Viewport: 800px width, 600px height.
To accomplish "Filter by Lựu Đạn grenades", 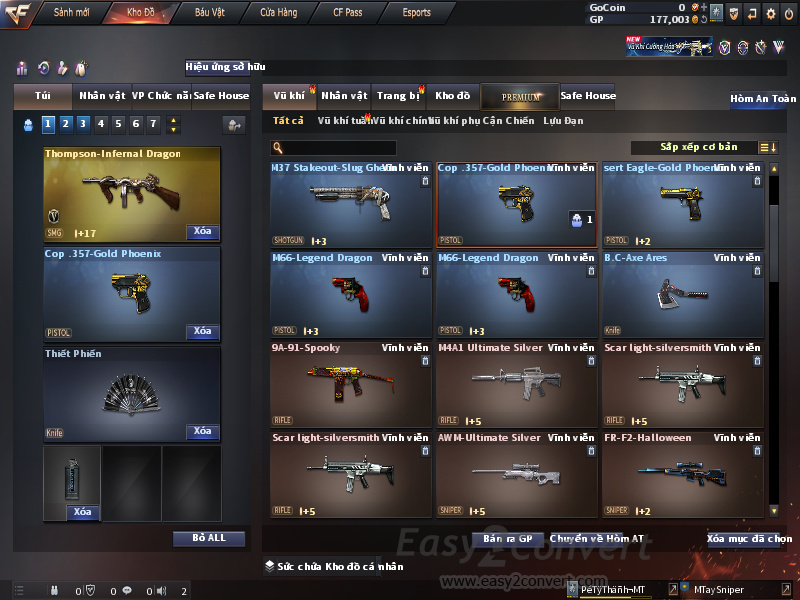I will point(563,121).
